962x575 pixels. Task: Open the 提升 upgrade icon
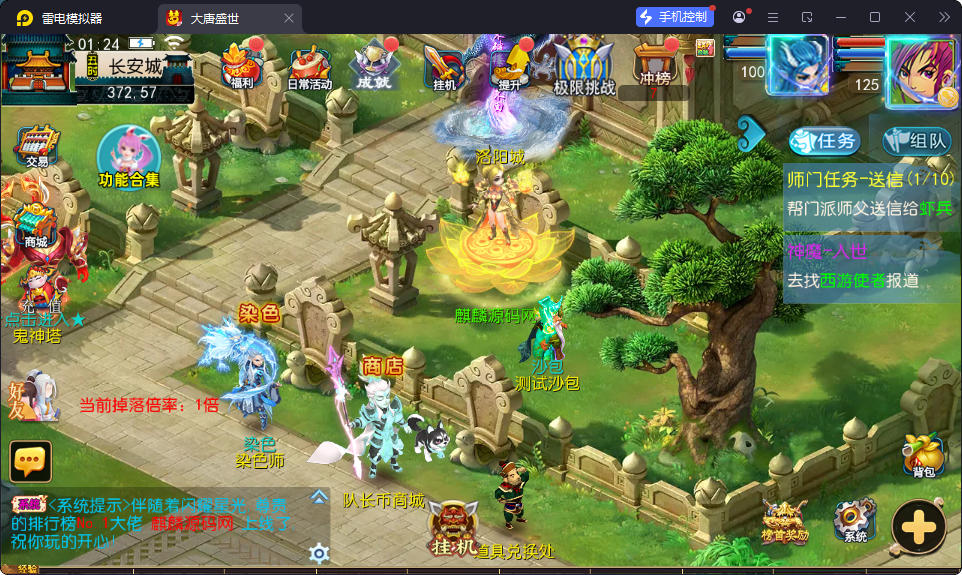click(x=510, y=65)
